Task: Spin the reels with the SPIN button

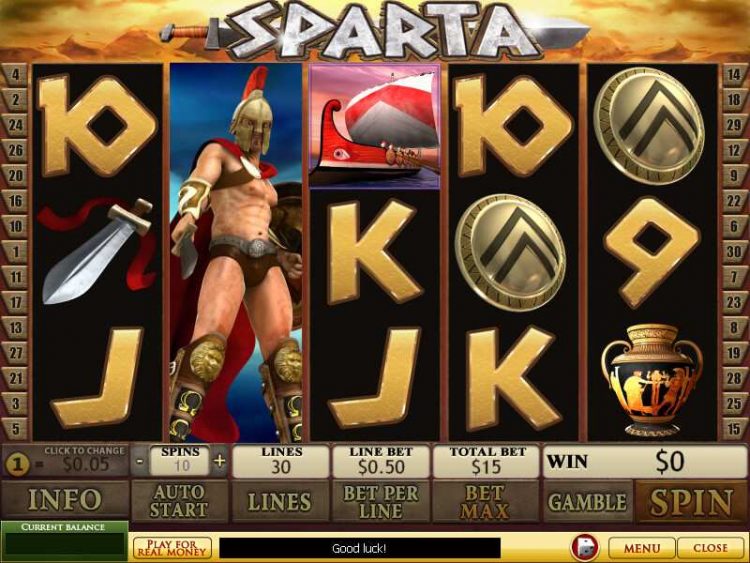Action: [691, 501]
